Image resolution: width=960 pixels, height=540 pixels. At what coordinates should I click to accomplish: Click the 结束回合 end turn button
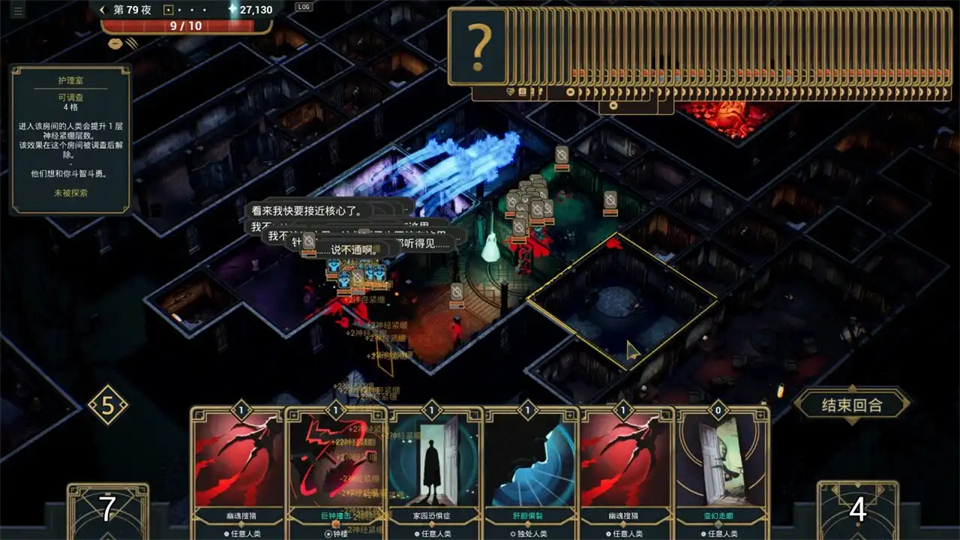[853, 405]
